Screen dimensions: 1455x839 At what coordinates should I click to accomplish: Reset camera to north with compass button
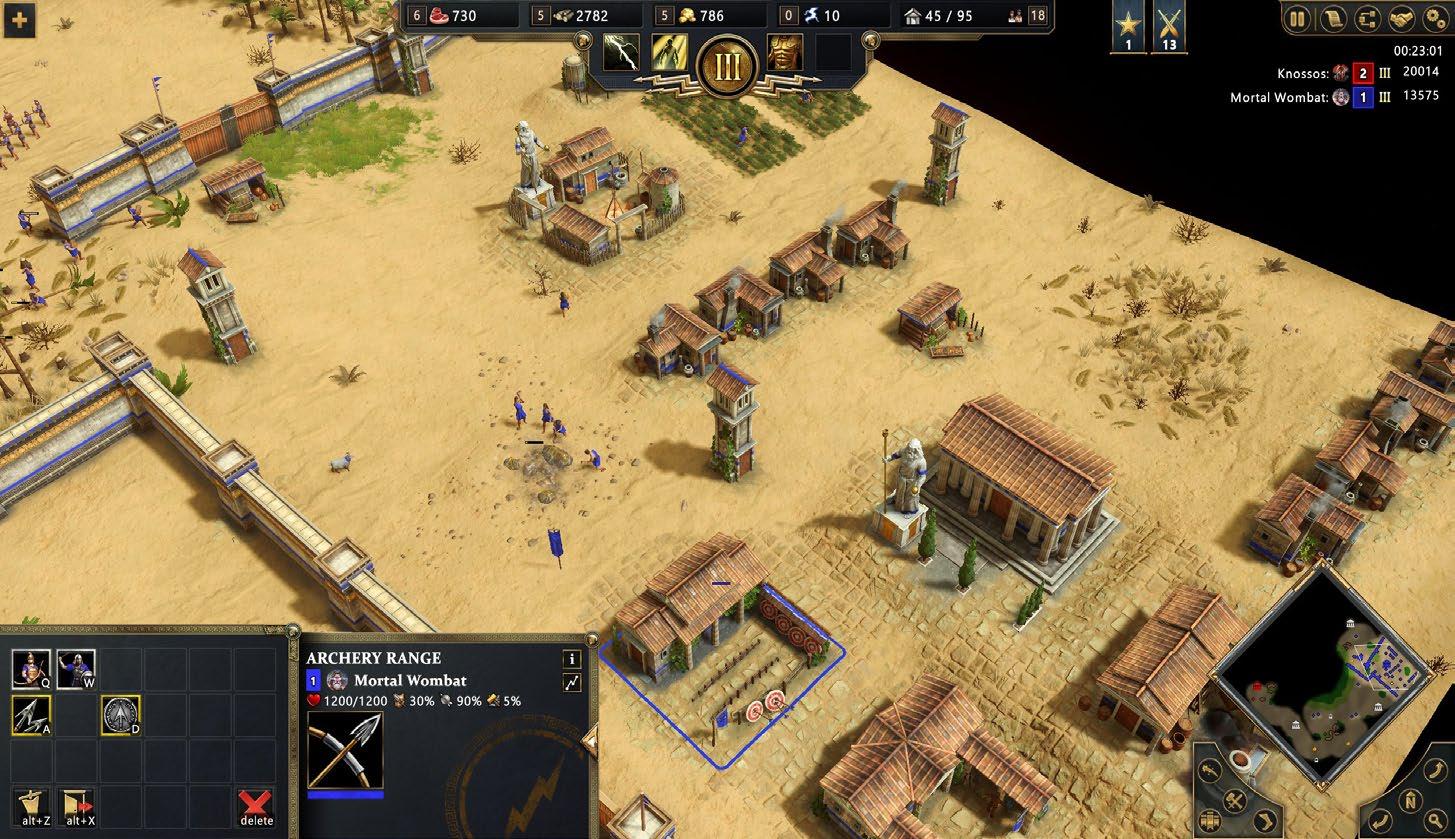tap(1409, 799)
